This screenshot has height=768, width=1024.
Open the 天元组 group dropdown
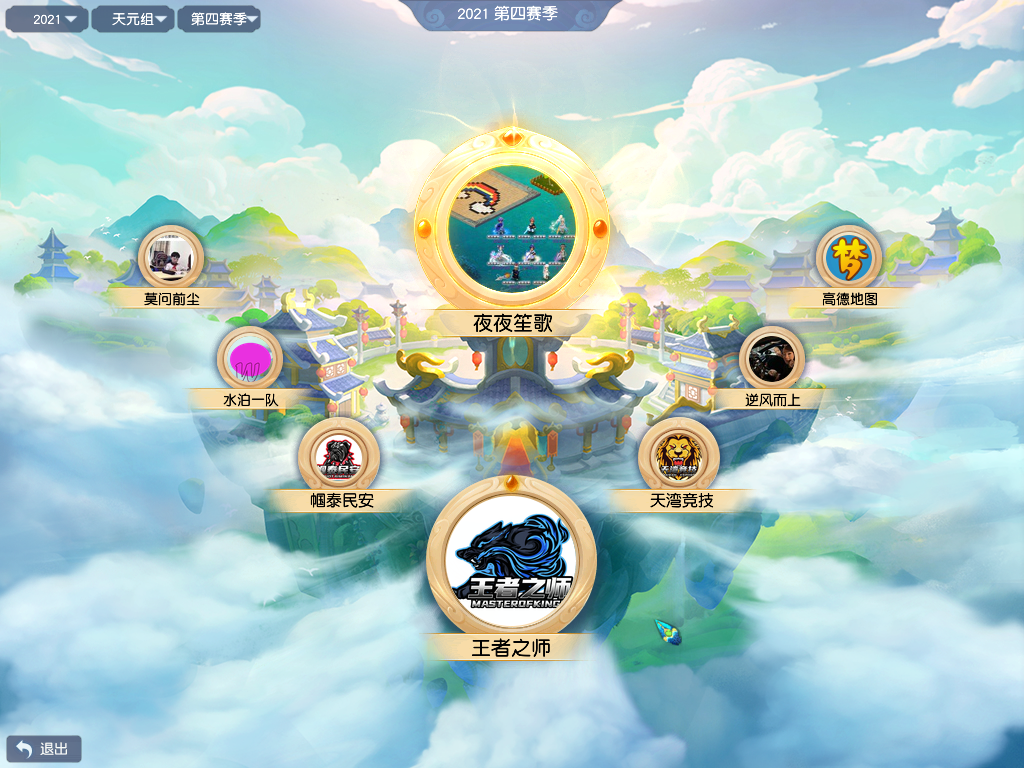(133, 19)
